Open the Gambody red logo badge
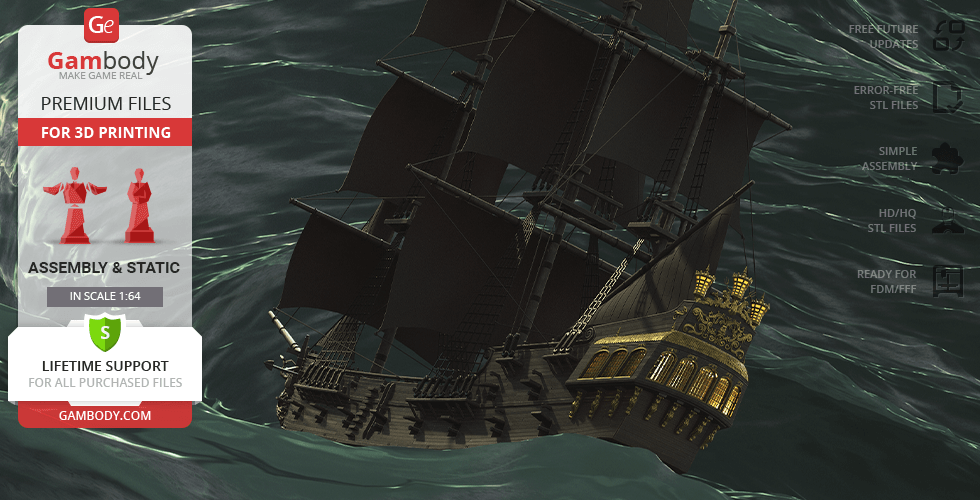The height and width of the screenshot is (500, 980). click(102, 25)
